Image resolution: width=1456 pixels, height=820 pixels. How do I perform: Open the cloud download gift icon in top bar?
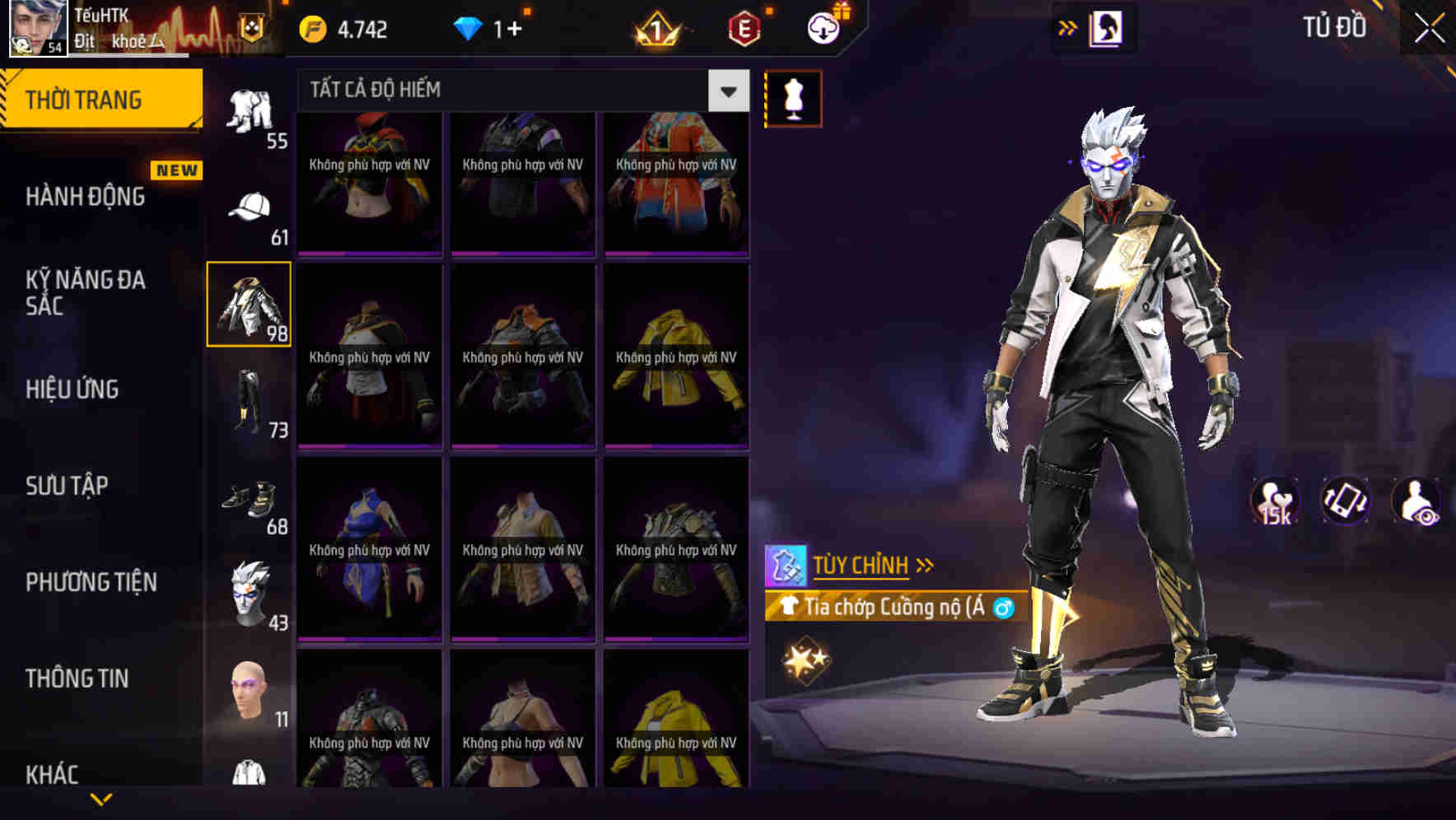[x=824, y=26]
